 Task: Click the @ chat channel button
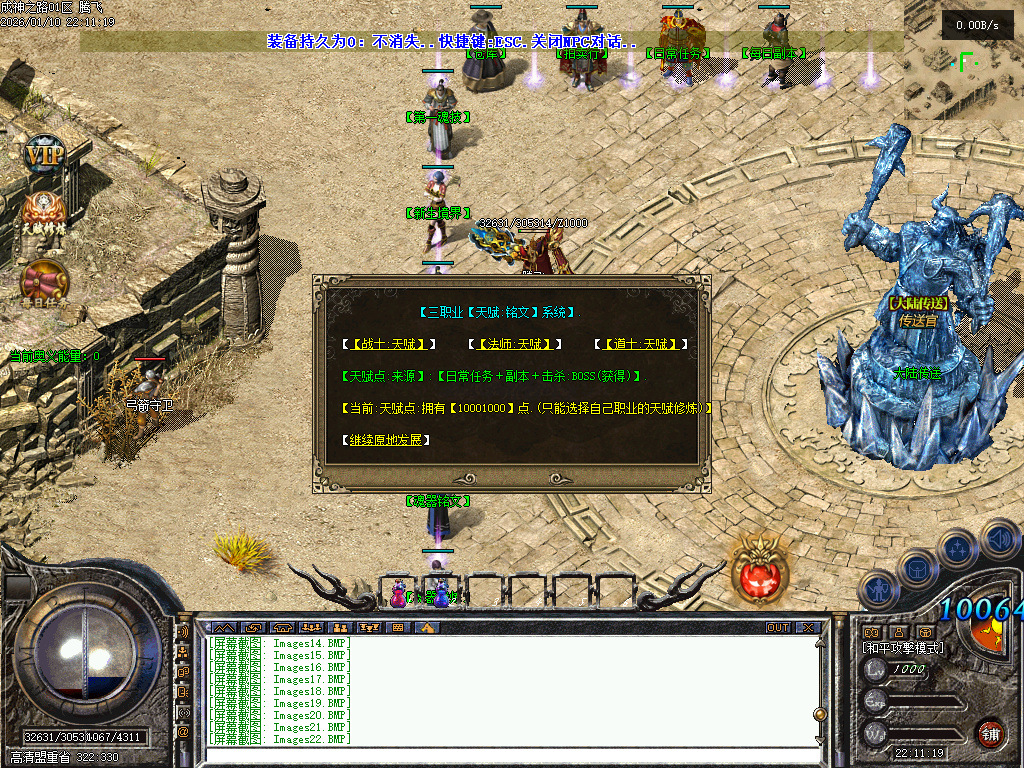point(183,732)
